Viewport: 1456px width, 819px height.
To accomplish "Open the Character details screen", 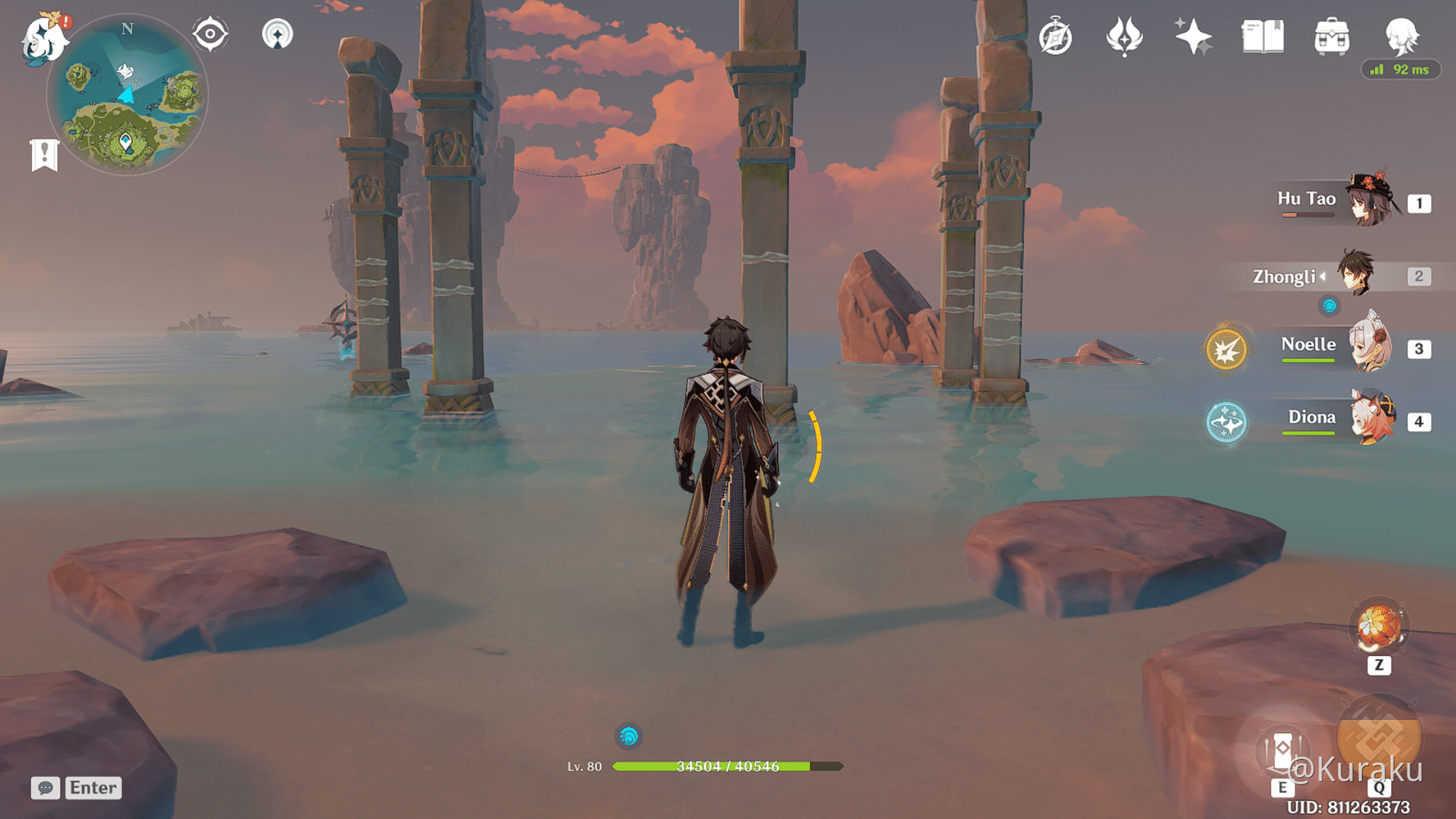I will (1402, 36).
